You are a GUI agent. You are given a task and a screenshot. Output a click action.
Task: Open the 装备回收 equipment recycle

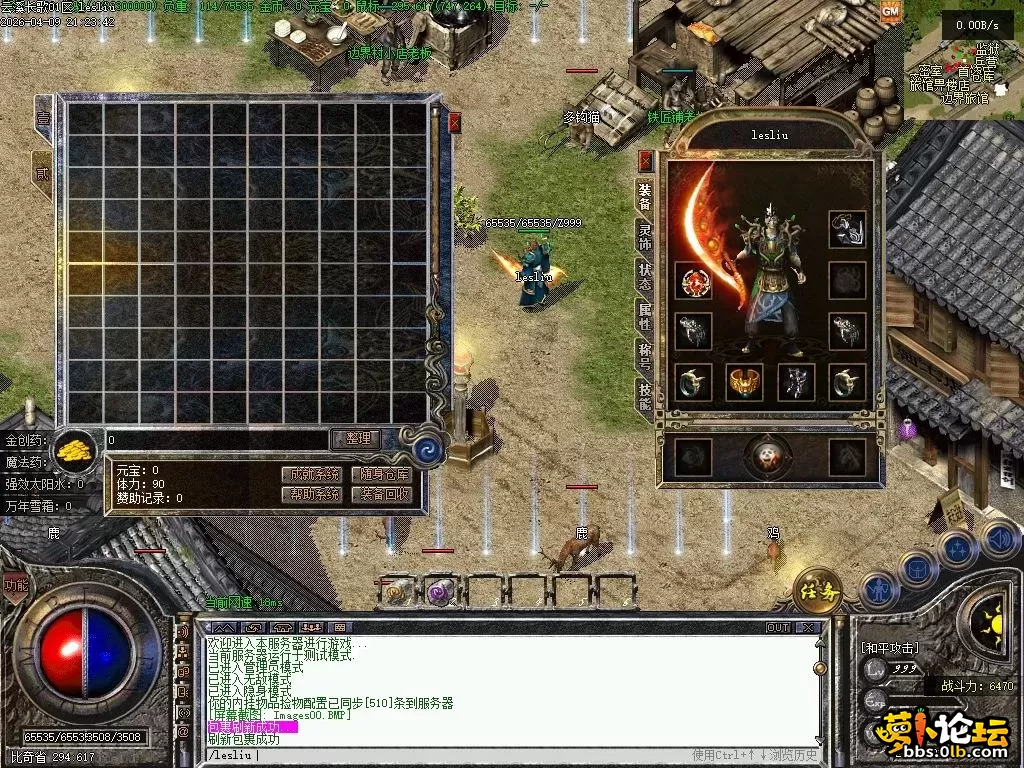coord(382,494)
